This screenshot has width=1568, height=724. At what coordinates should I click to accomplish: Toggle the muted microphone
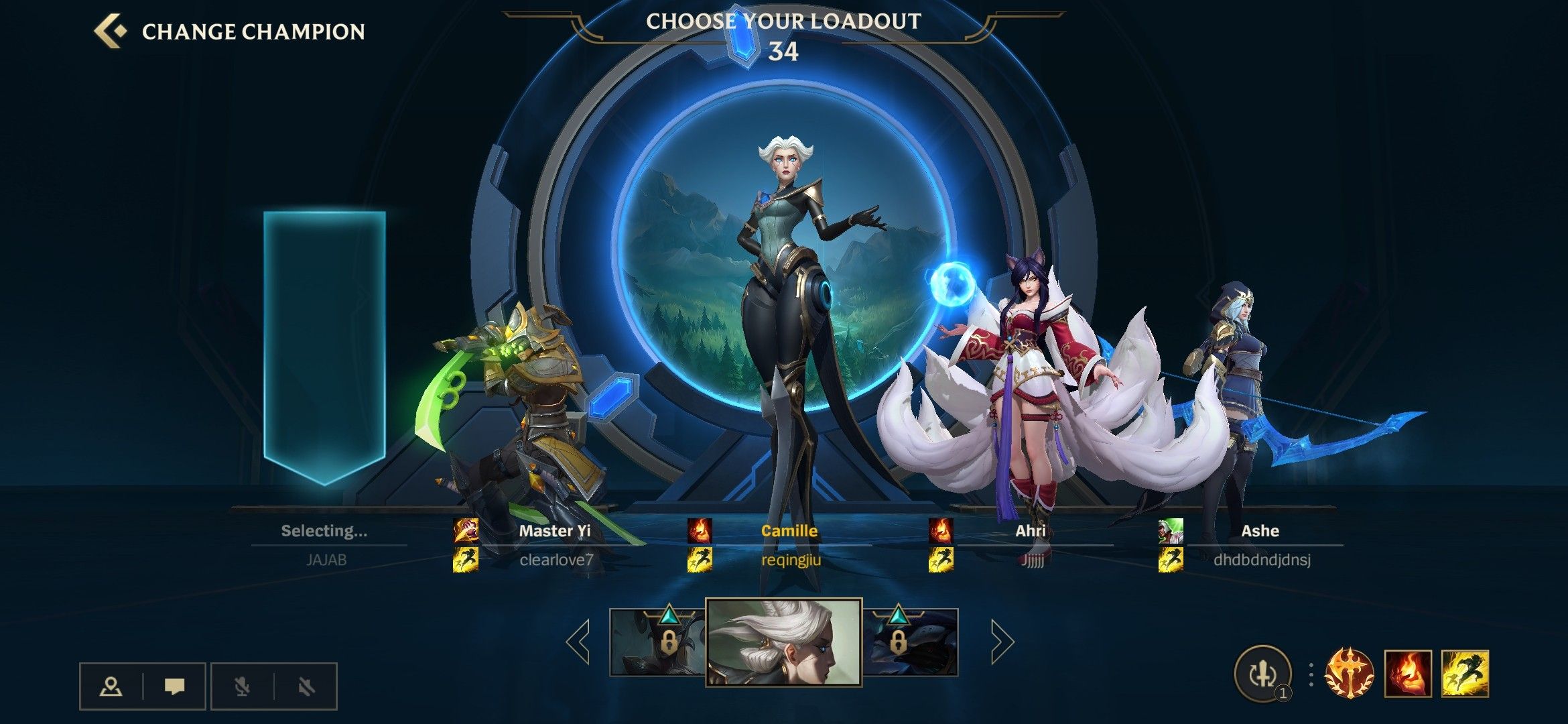click(x=242, y=686)
